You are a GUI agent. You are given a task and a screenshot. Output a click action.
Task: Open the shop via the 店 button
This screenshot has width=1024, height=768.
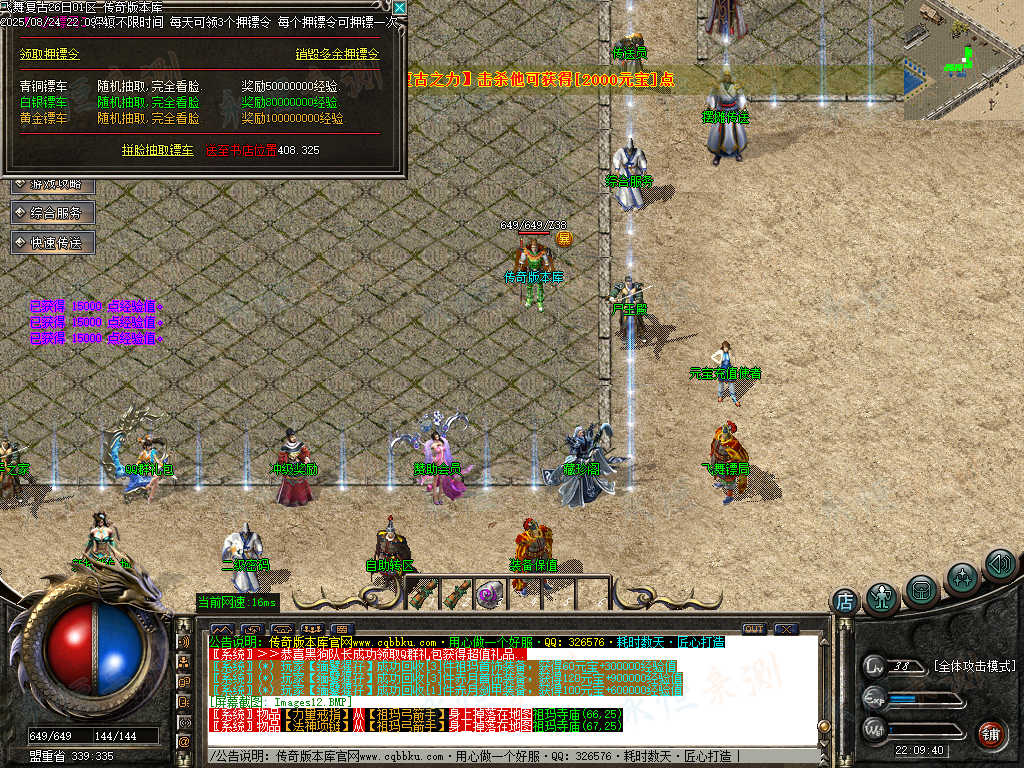pyautogui.click(x=845, y=601)
